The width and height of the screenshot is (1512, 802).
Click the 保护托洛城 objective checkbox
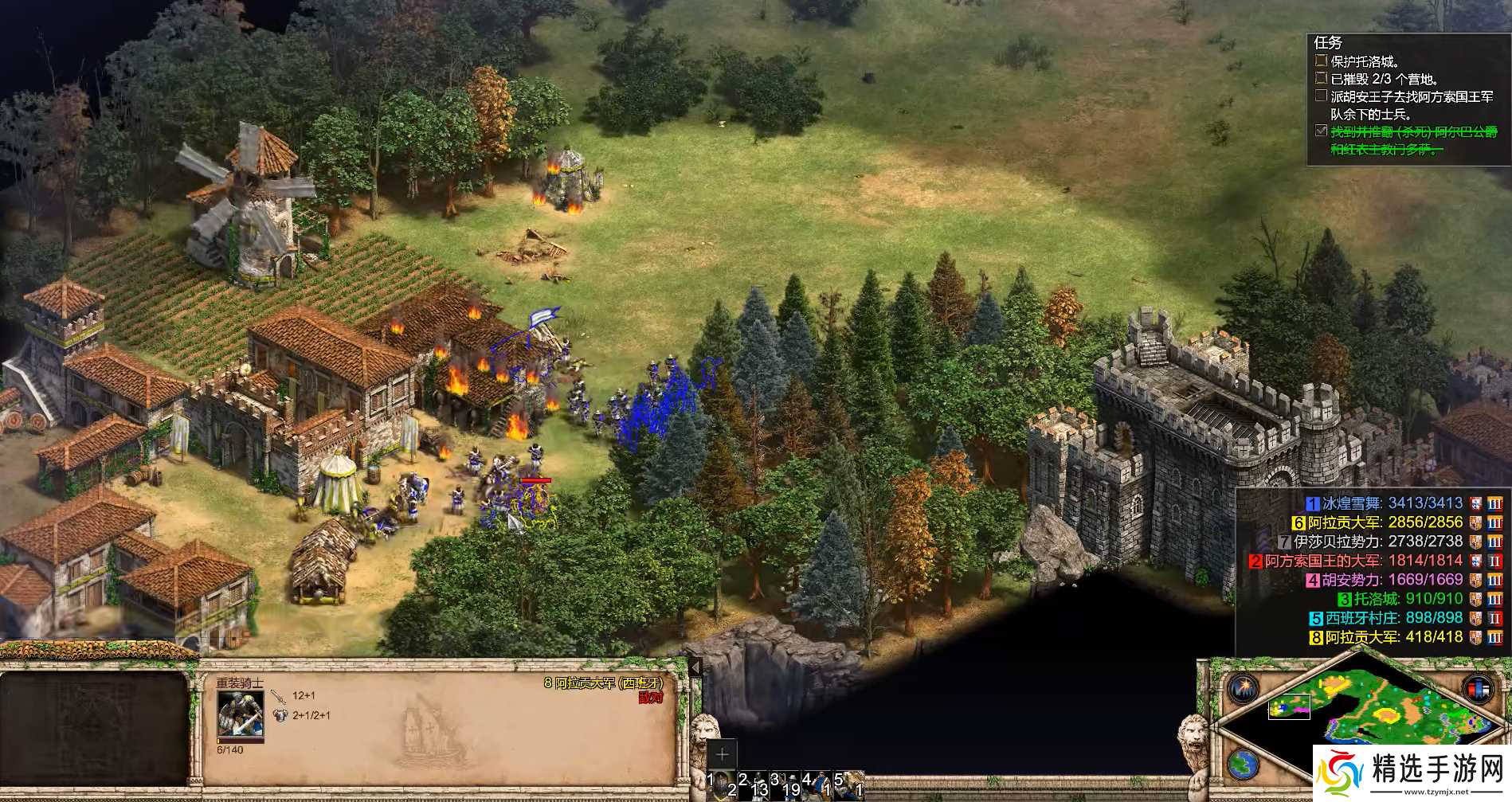click(1321, 61)
